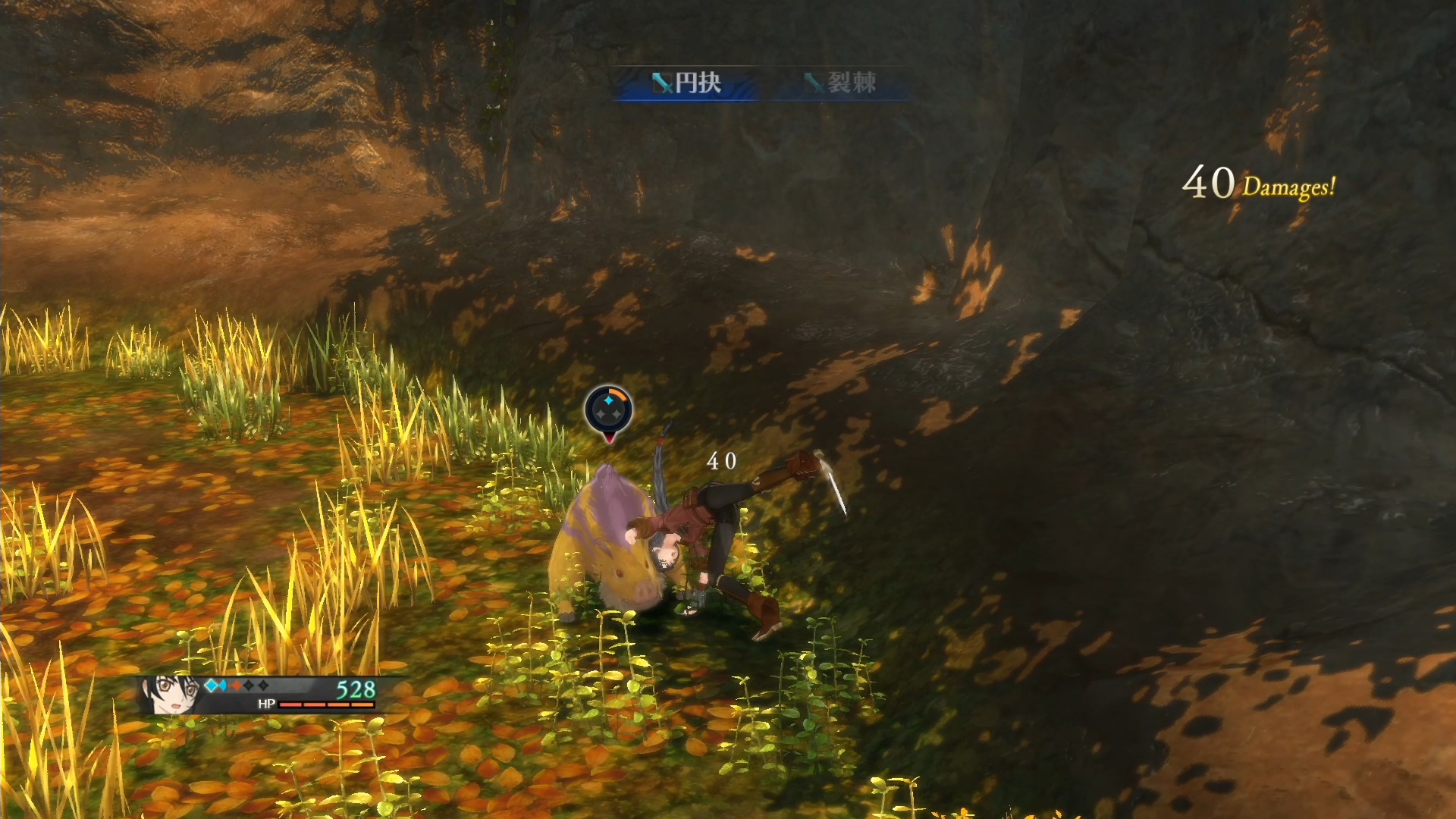Viewport: 1456px width, 819px height.
Task: Click the circular target marker above the boar
Action: pos(608,411)
